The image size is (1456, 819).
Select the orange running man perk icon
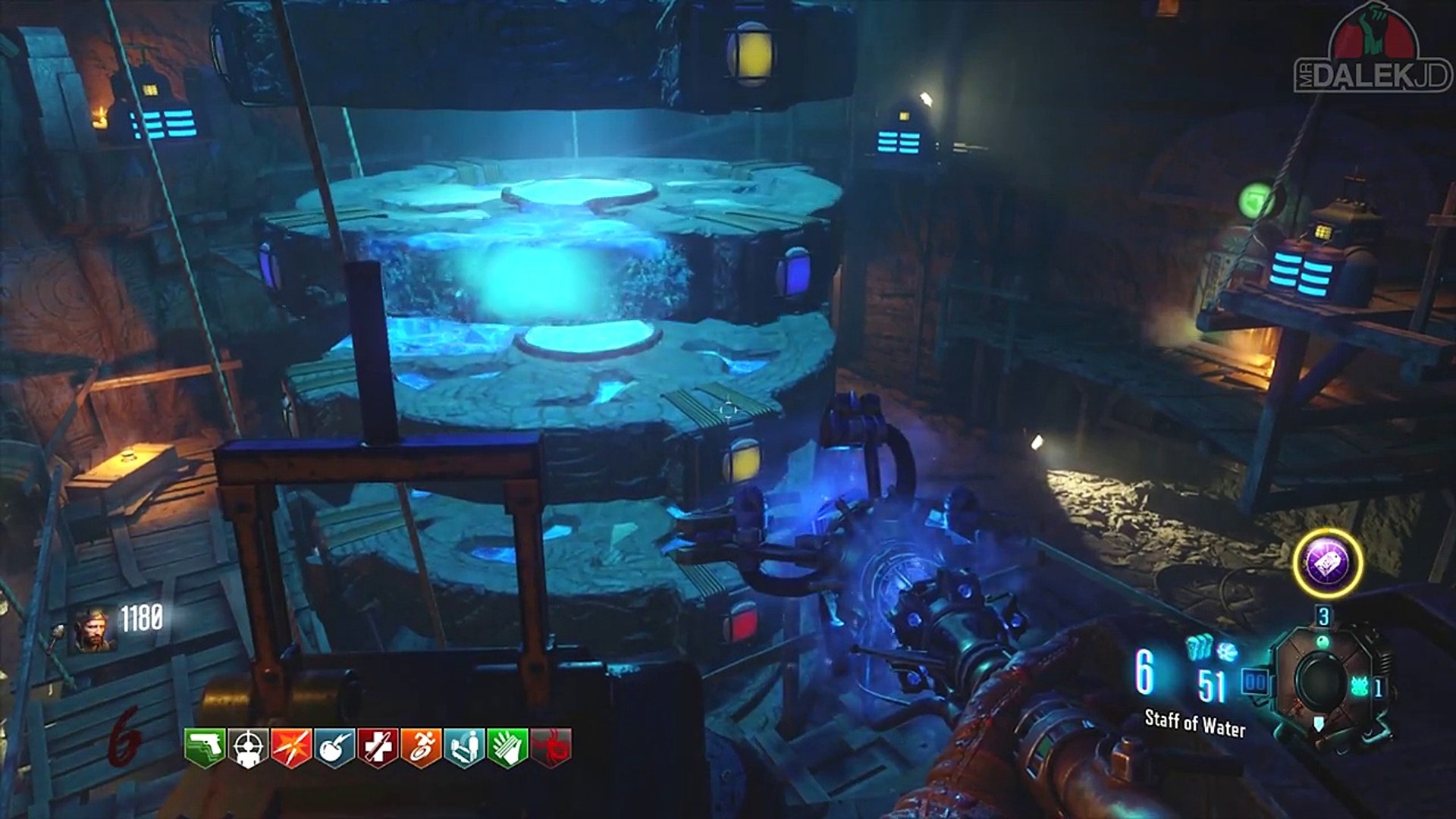(421, 748)
